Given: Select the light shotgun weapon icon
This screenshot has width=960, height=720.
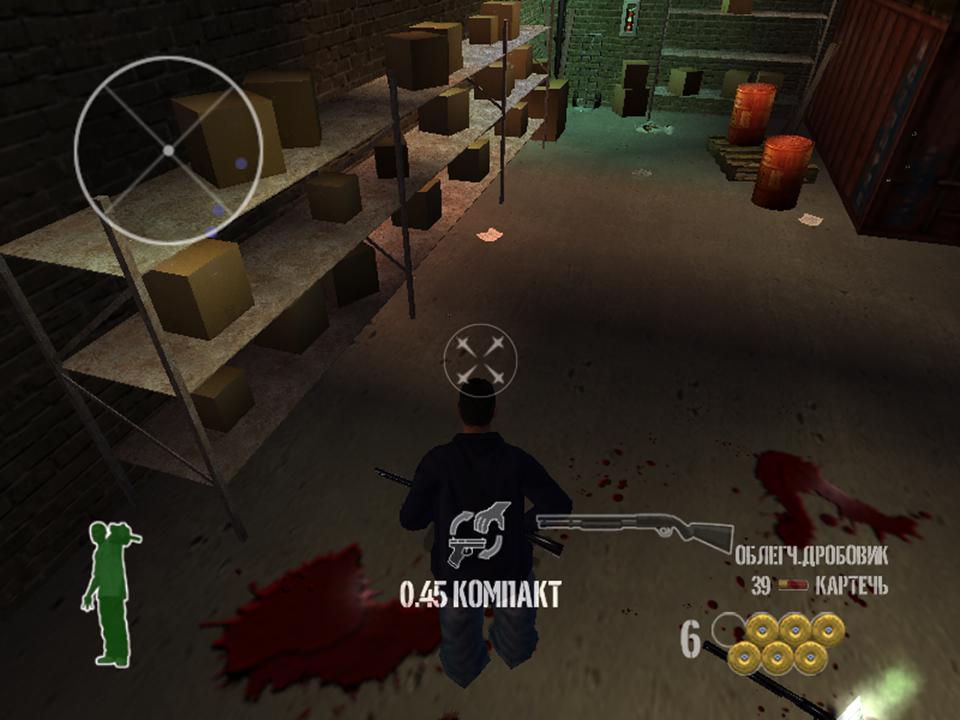Looking at the screenshot, I should pos(634,529).
